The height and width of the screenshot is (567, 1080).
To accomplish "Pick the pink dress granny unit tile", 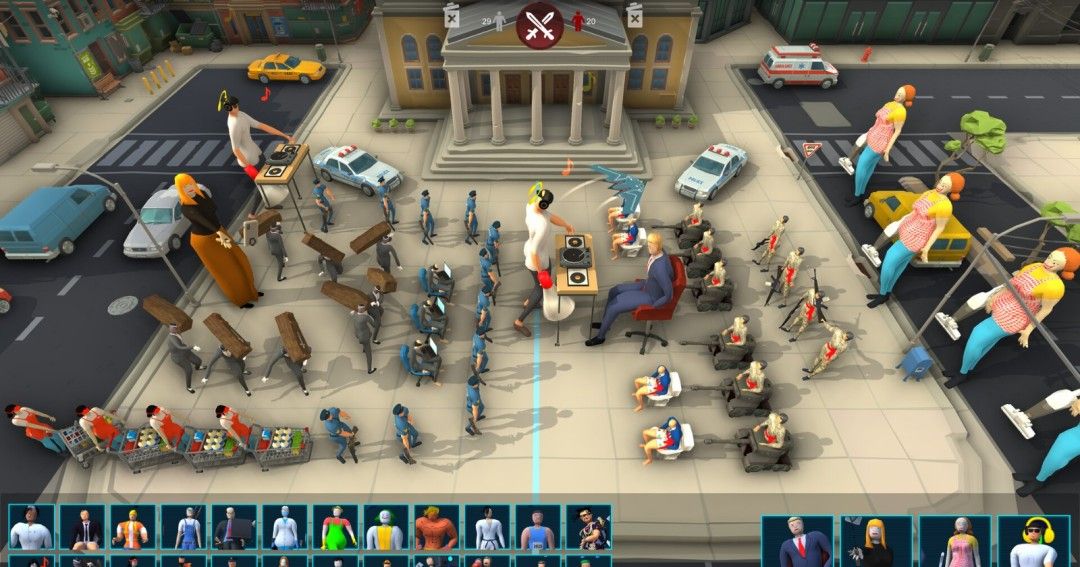I will pos(955,541).
